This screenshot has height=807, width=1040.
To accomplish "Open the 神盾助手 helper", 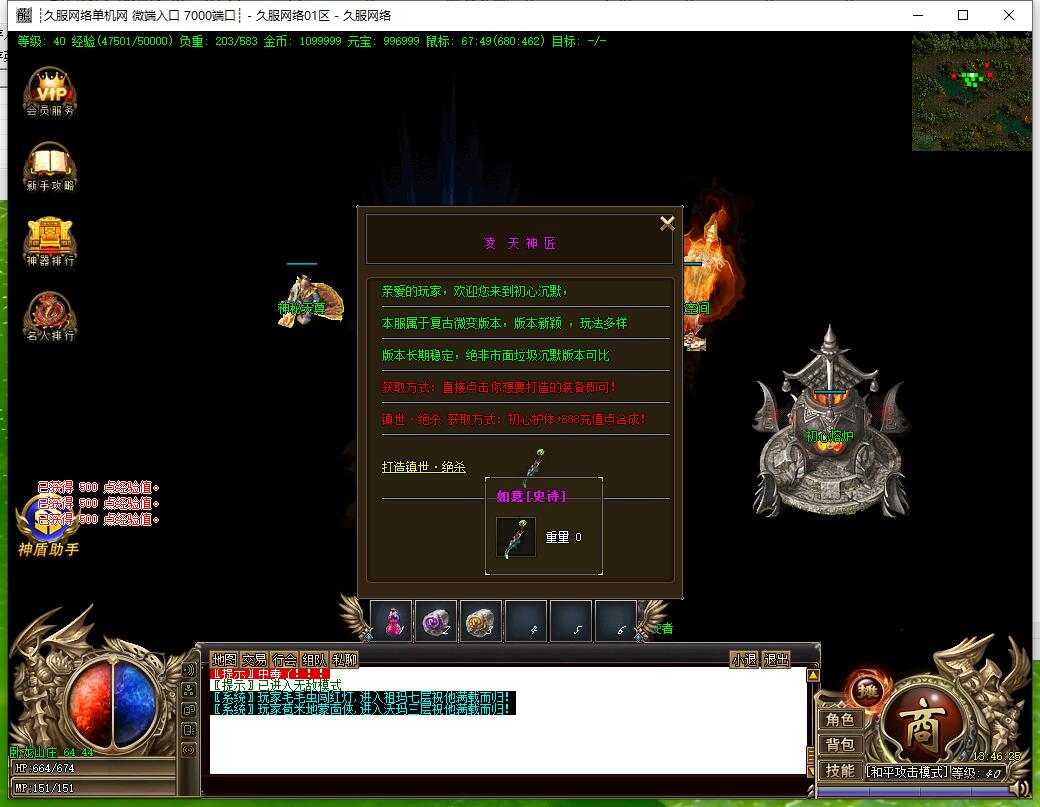I will click(47, 525).
